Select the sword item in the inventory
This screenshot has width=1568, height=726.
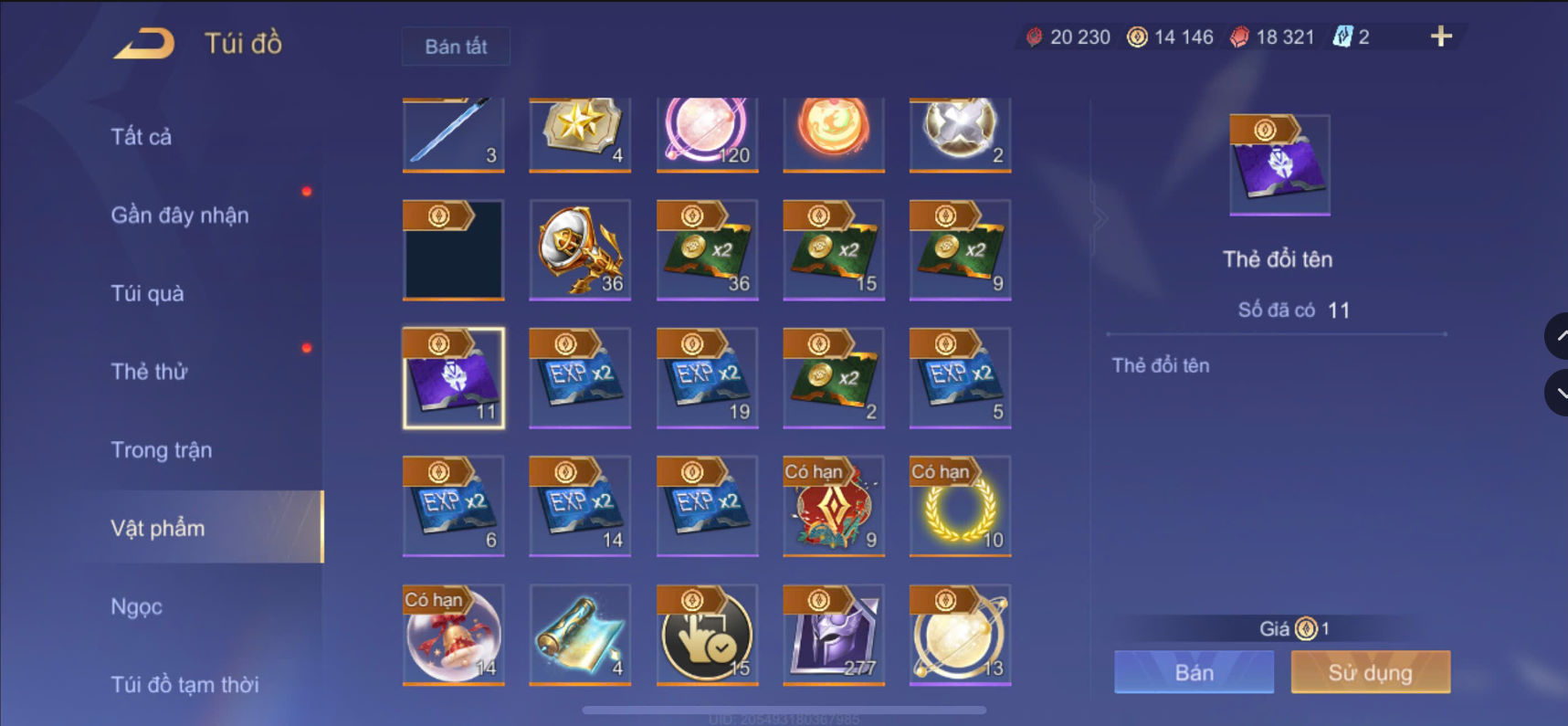454,135
